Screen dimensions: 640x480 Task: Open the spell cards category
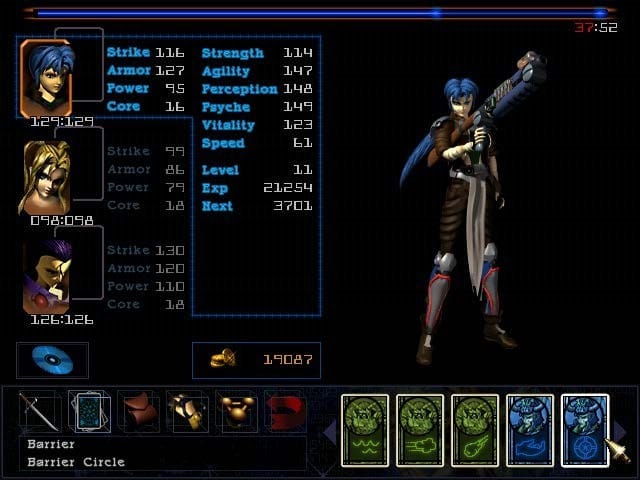coord(89,412)
